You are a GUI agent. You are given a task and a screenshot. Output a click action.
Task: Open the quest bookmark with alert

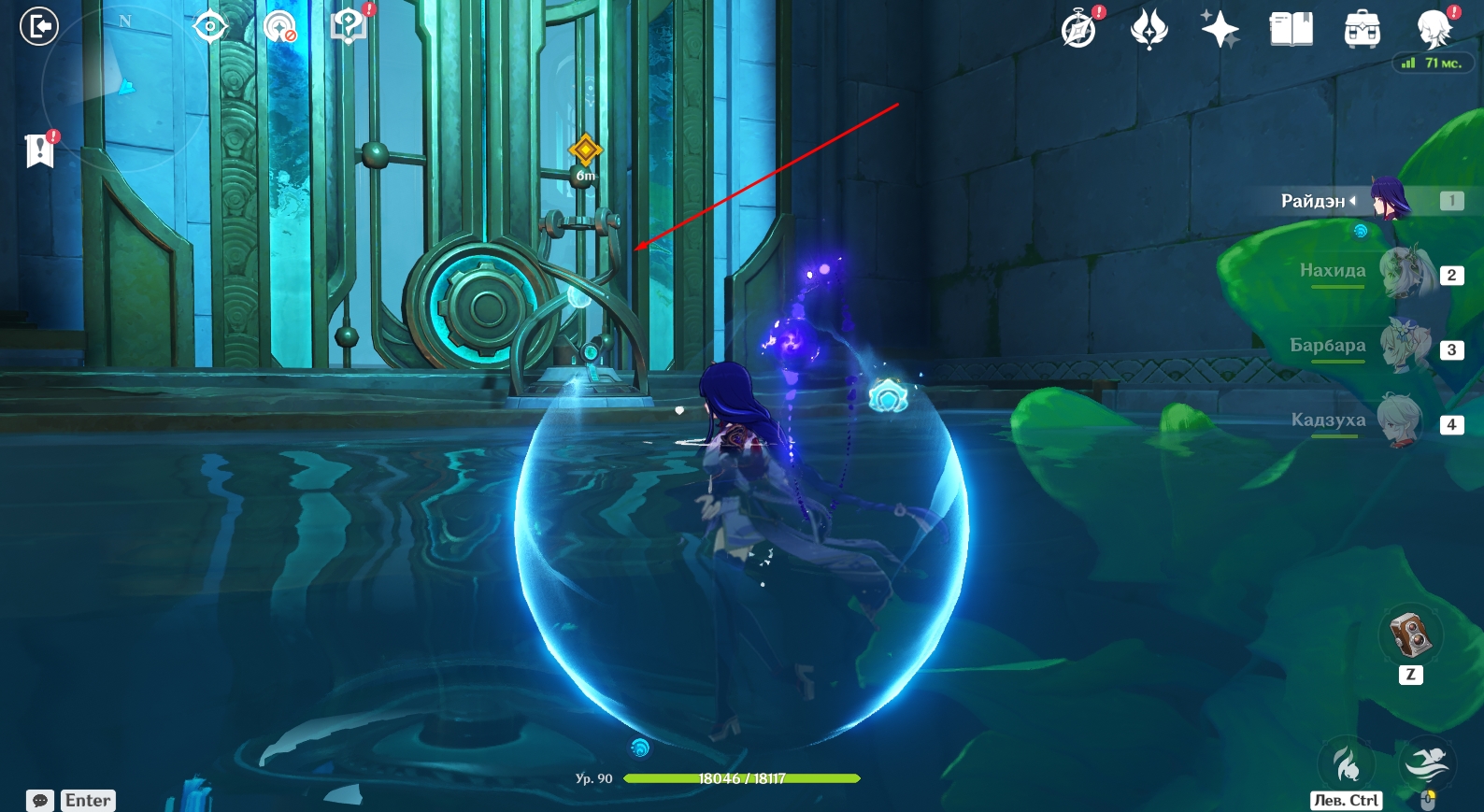click(41, 150)
